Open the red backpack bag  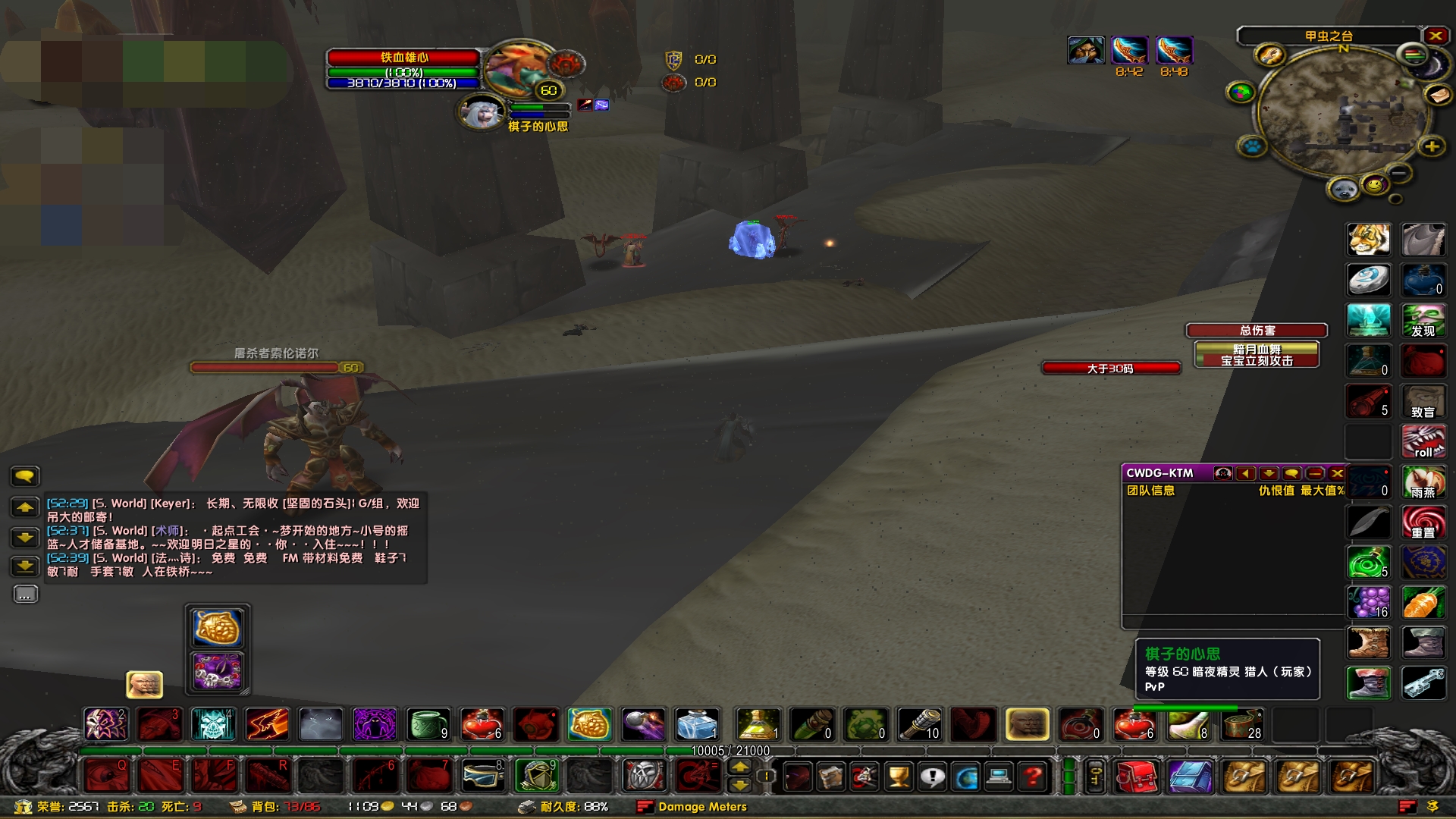[x=1135, y=777]
